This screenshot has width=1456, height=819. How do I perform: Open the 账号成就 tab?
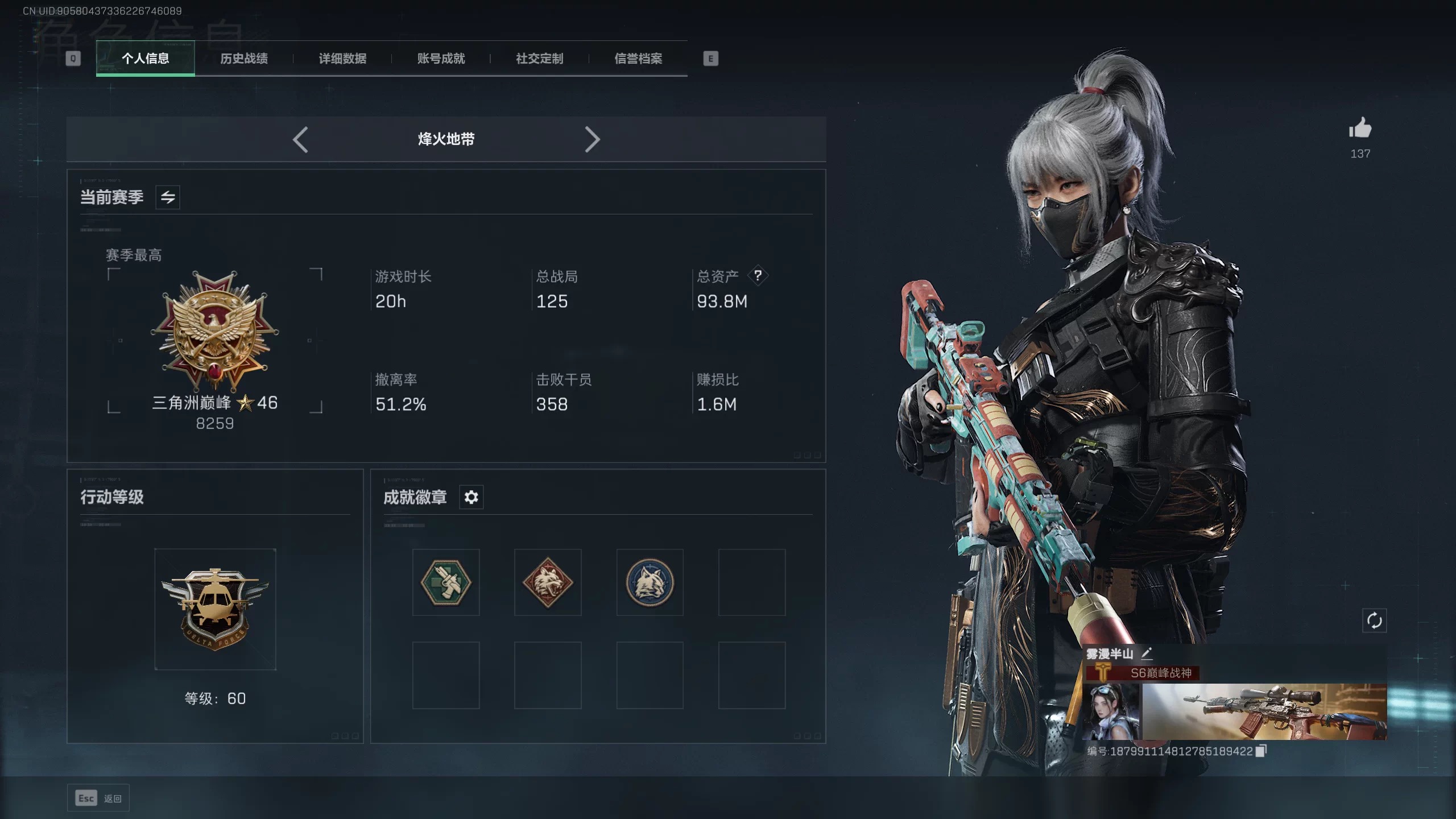[x=441, y=58]
